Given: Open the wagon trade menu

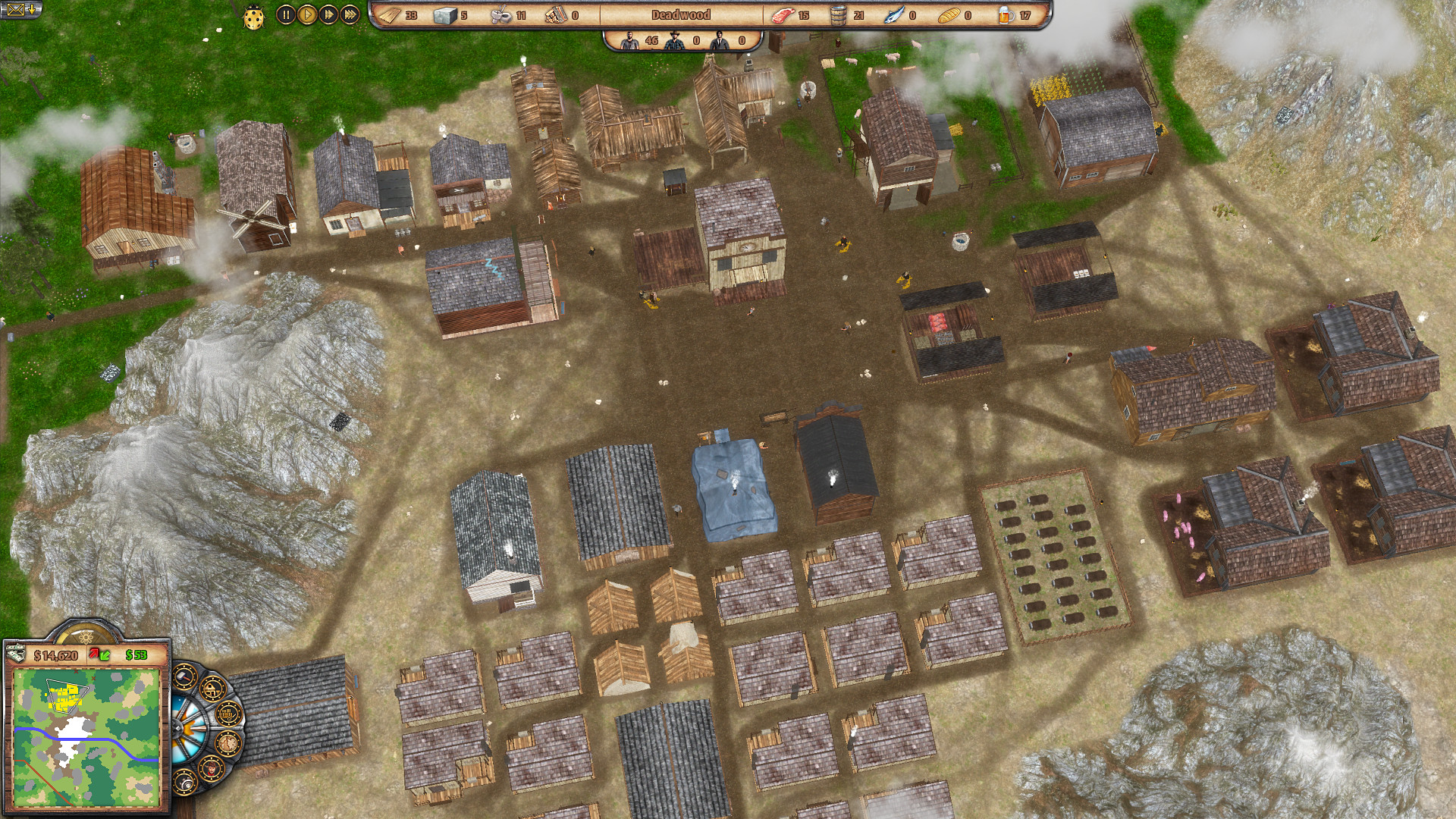Looking at the screenshot, I should pos(227,714).
